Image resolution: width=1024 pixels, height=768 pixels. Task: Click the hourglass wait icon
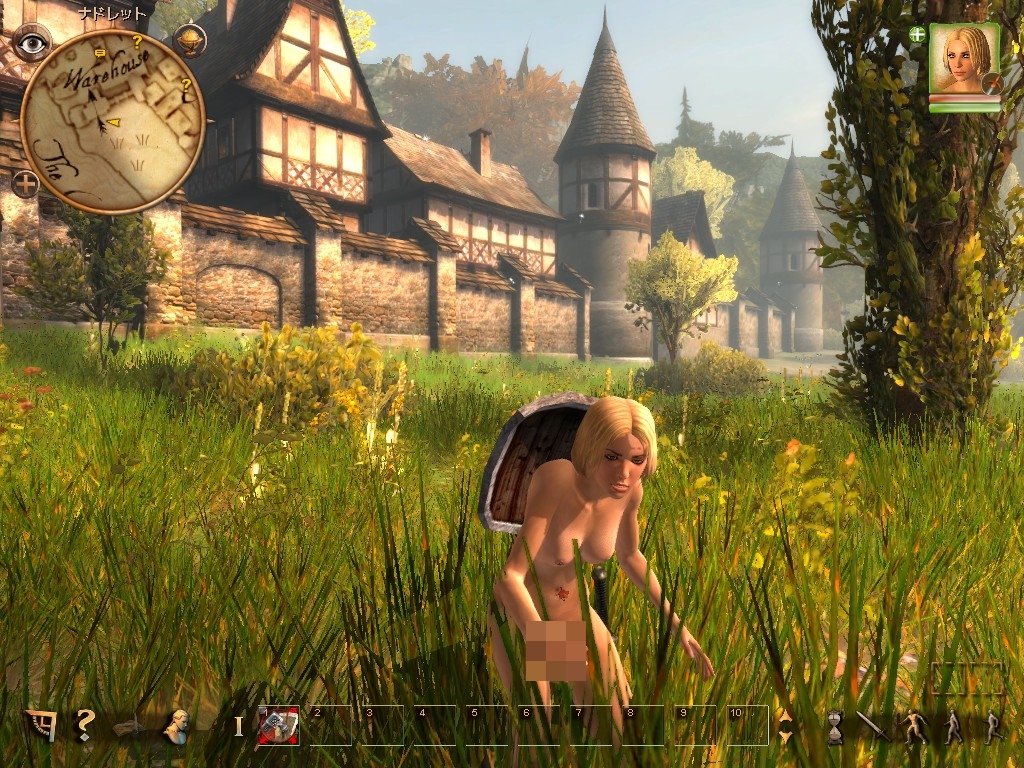pyautogui.click(x=835, y=727)
